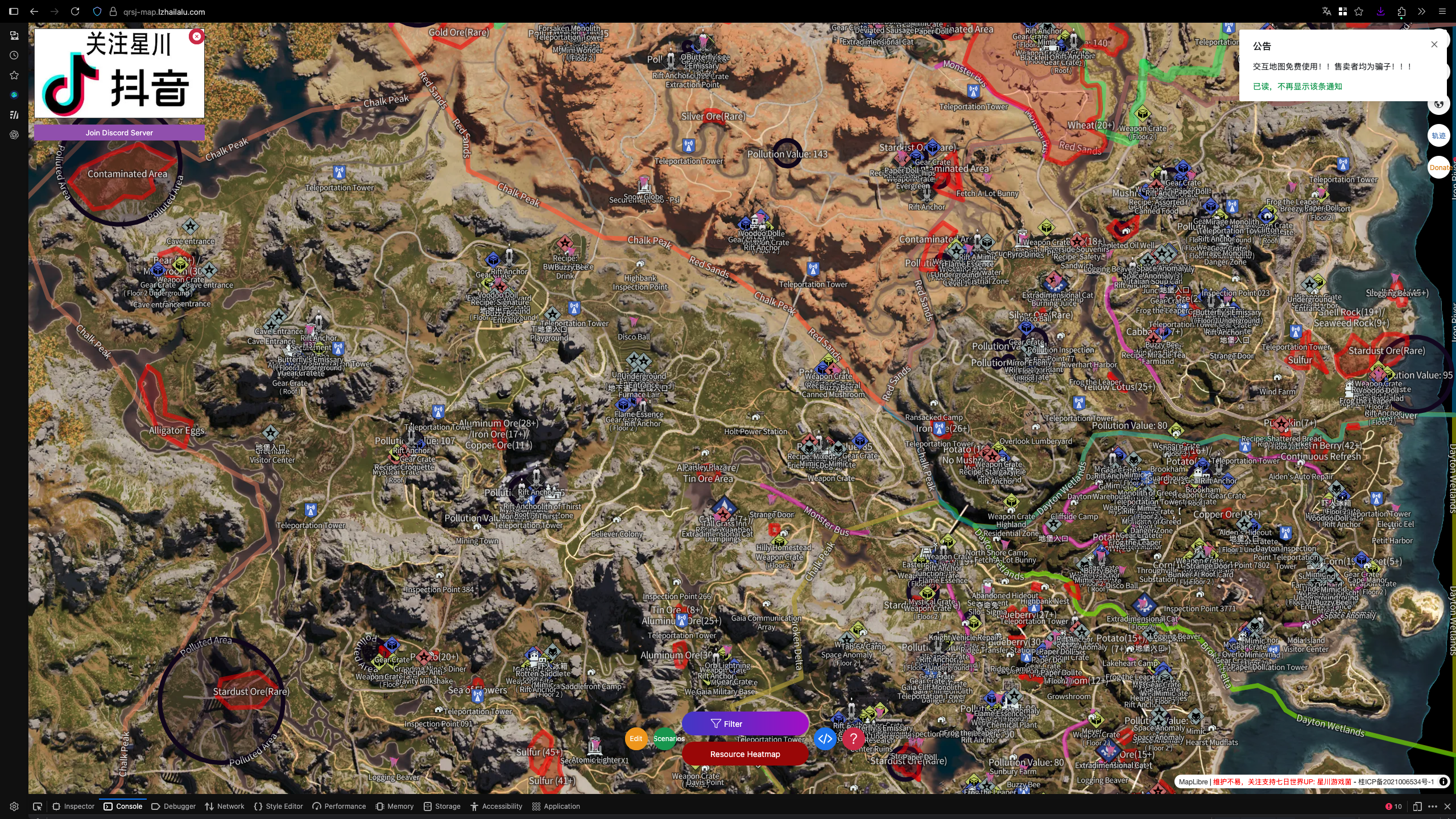Reload the page in the browser
This screenshot has height=819, width=1456.
(x=75, y=11)
